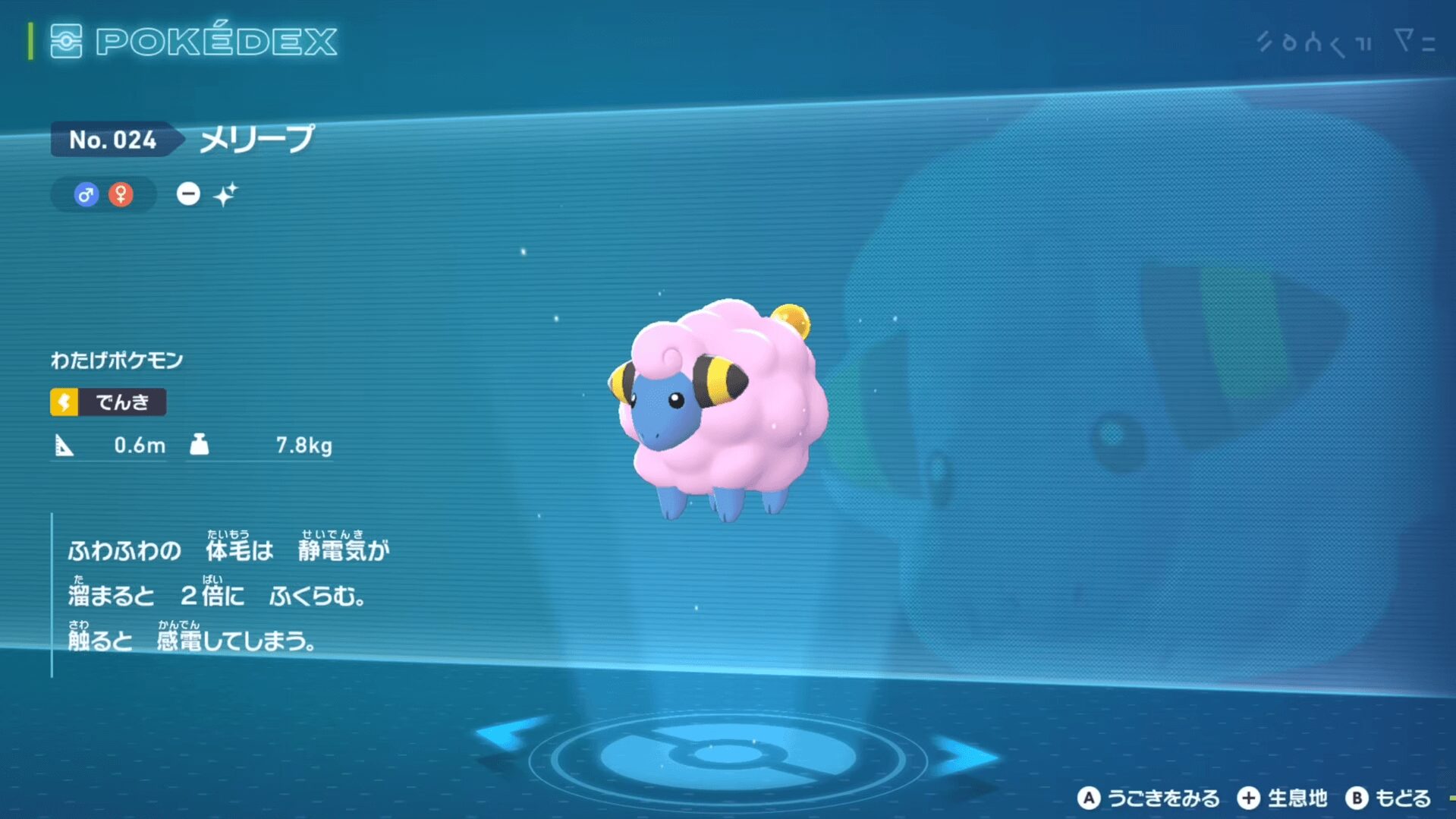1456x819 pixels.
Task: Toggle the shiny sparkle icon
Action: click(225, 195)
